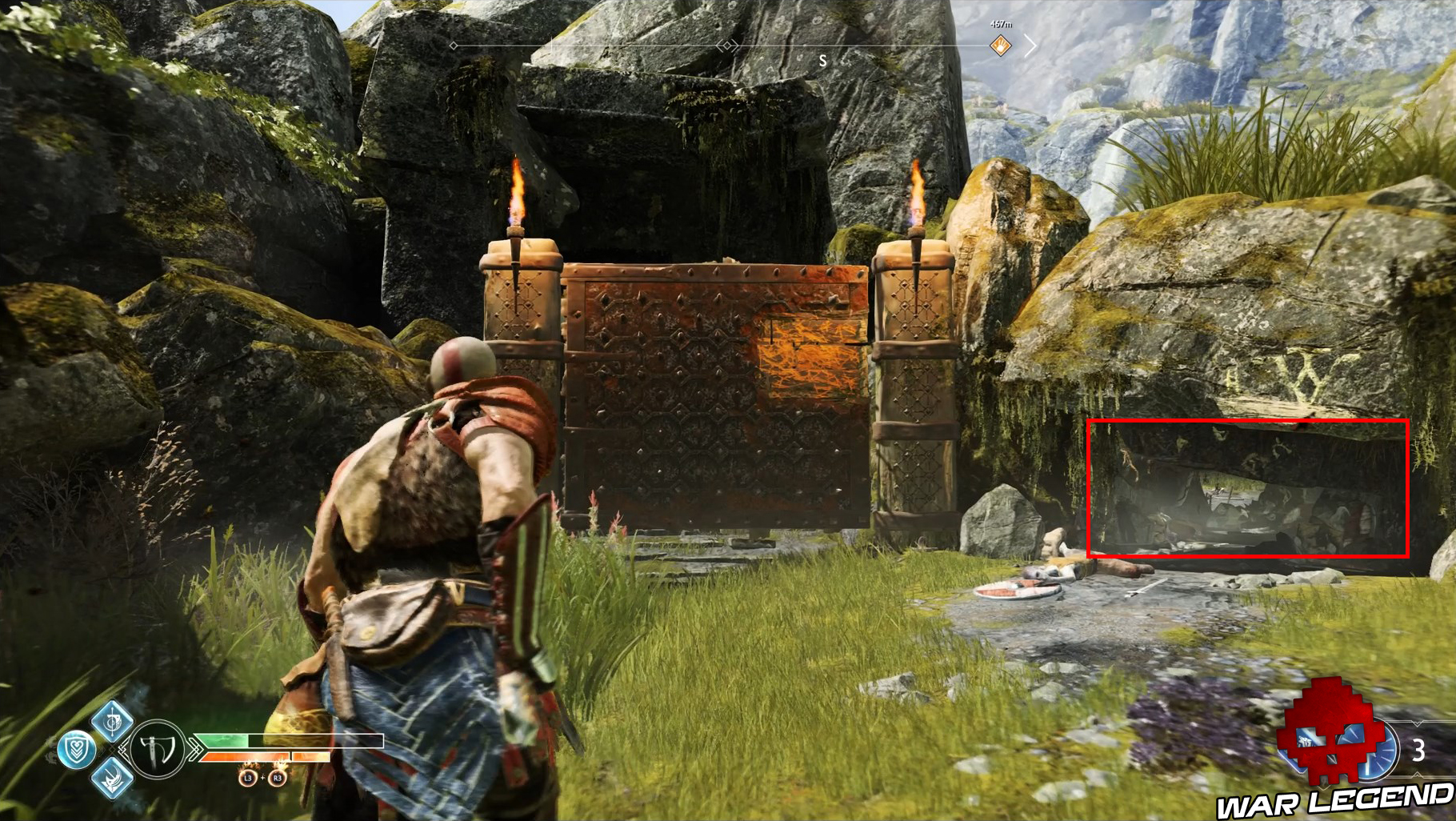Click the bracketed chevron at compass midpoint
This screenshot has height=821, width=1456.
point(727,46)
